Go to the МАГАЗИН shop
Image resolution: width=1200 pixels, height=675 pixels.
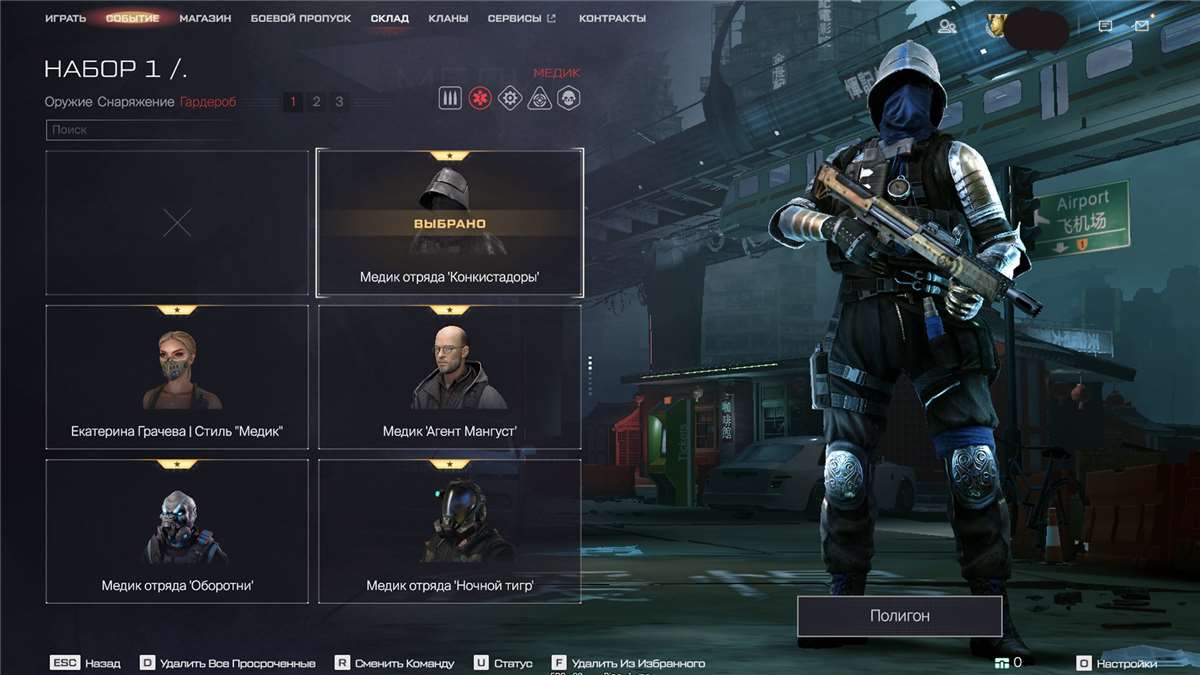205,18
